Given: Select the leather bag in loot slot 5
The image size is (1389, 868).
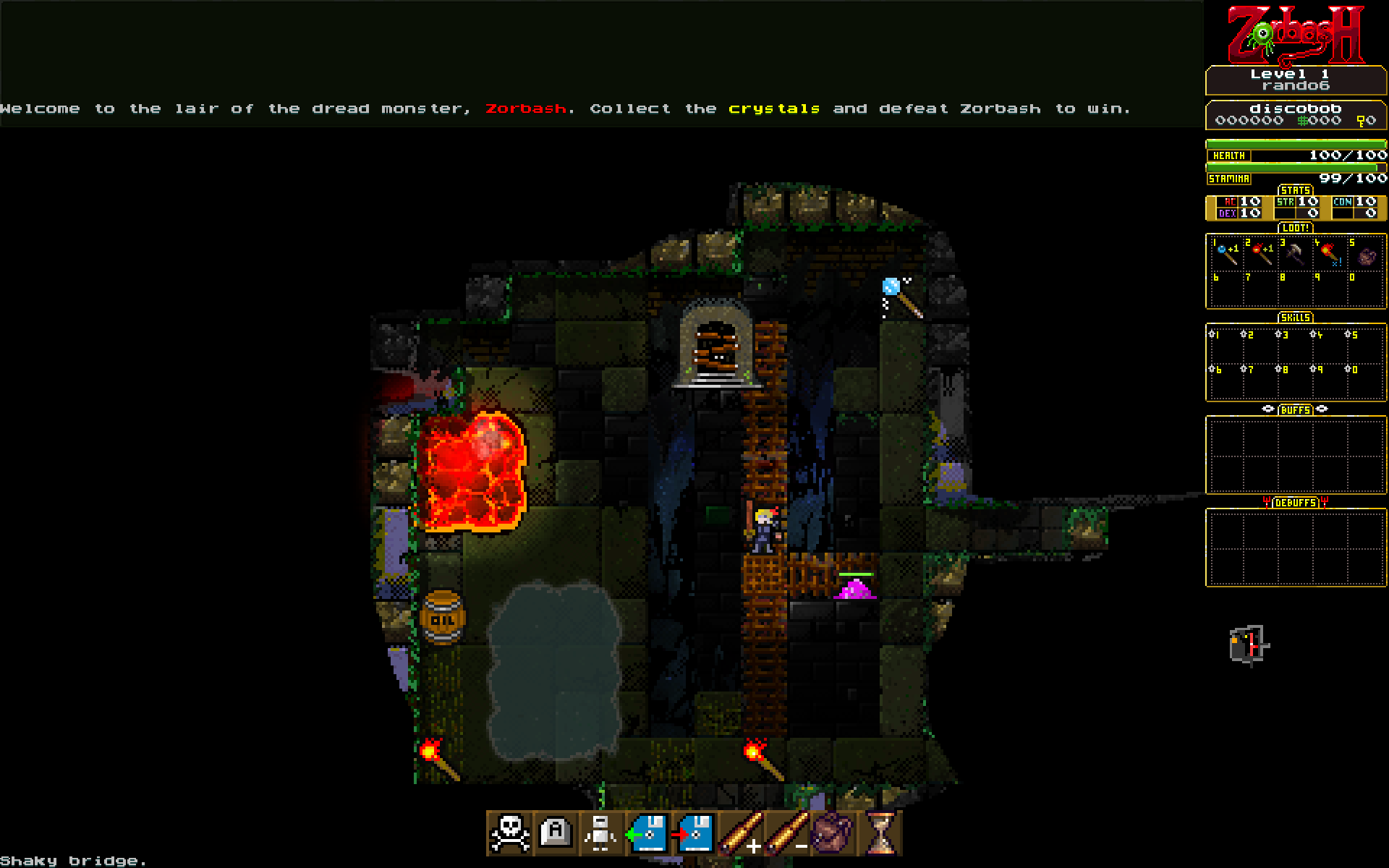Looking at the screenshot, I should [x=1366, y=256].
